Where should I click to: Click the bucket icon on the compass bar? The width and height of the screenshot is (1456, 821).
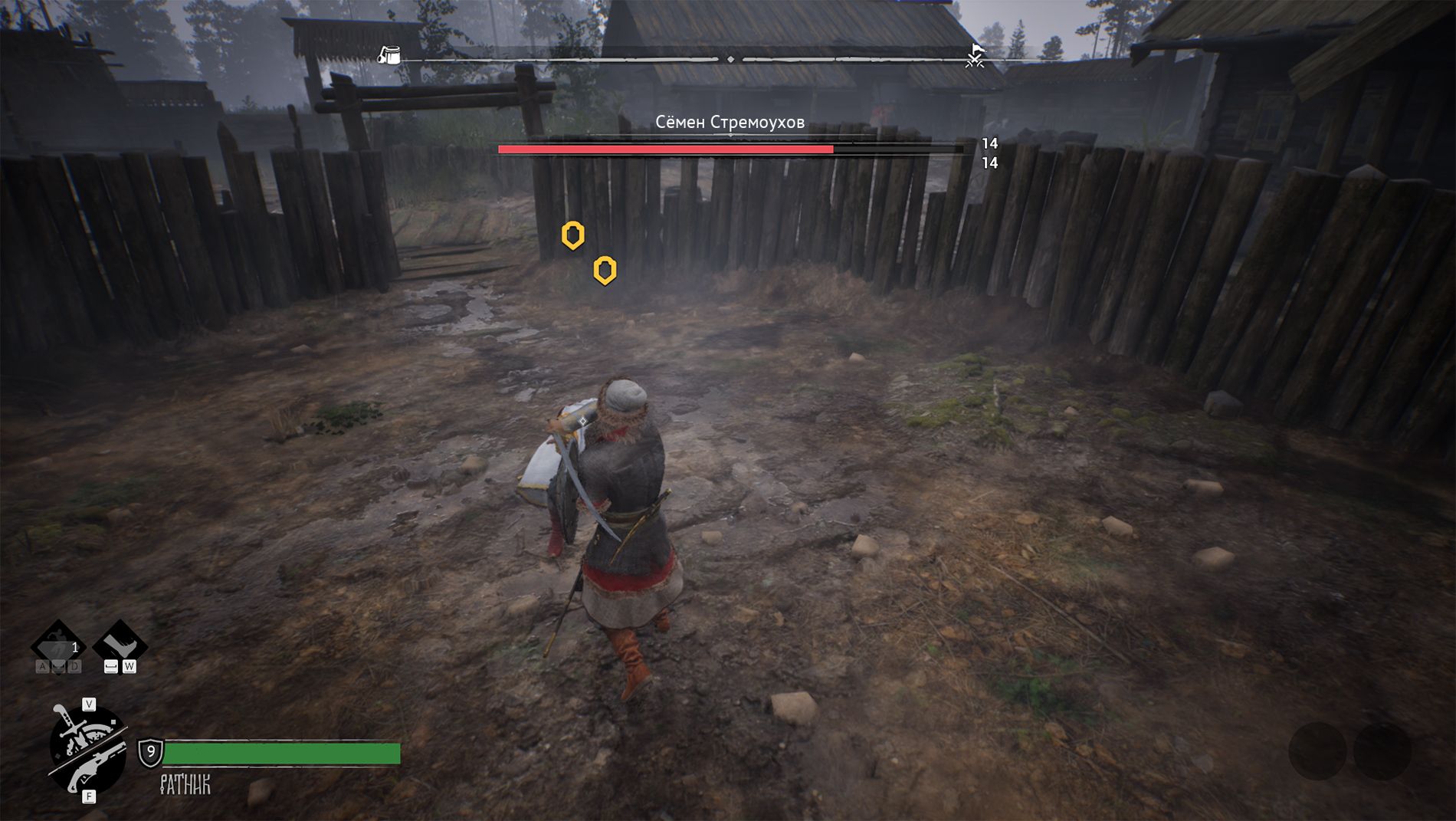point(390,55)
